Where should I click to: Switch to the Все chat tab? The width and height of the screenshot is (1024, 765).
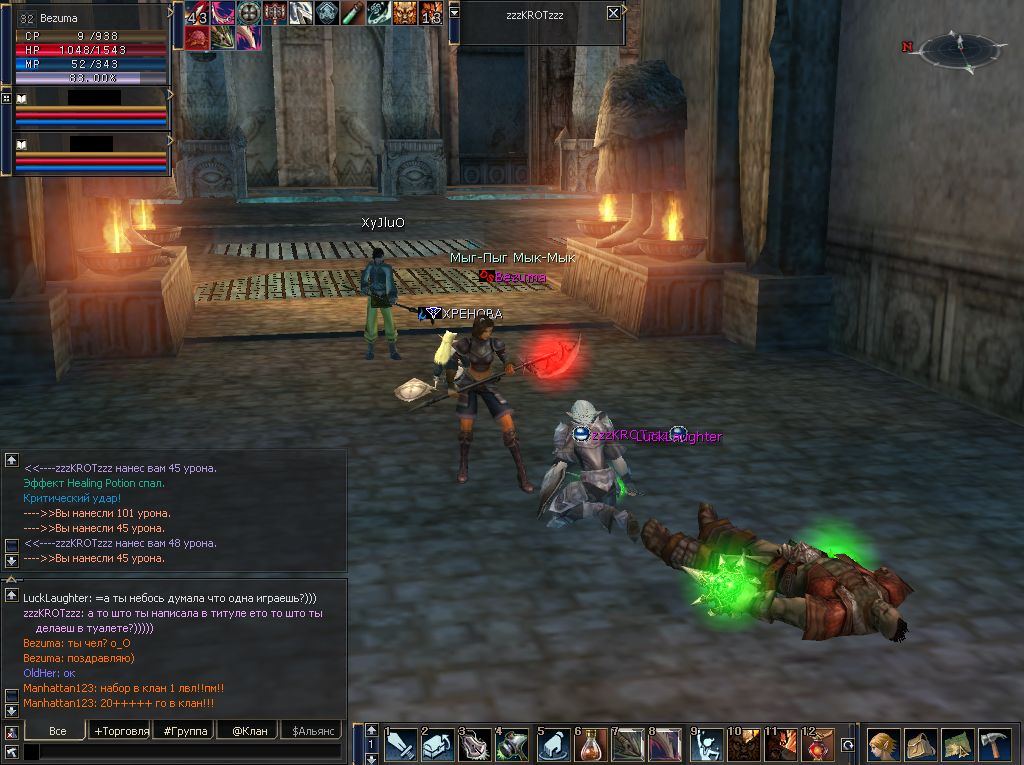click(x=57, y=731)
